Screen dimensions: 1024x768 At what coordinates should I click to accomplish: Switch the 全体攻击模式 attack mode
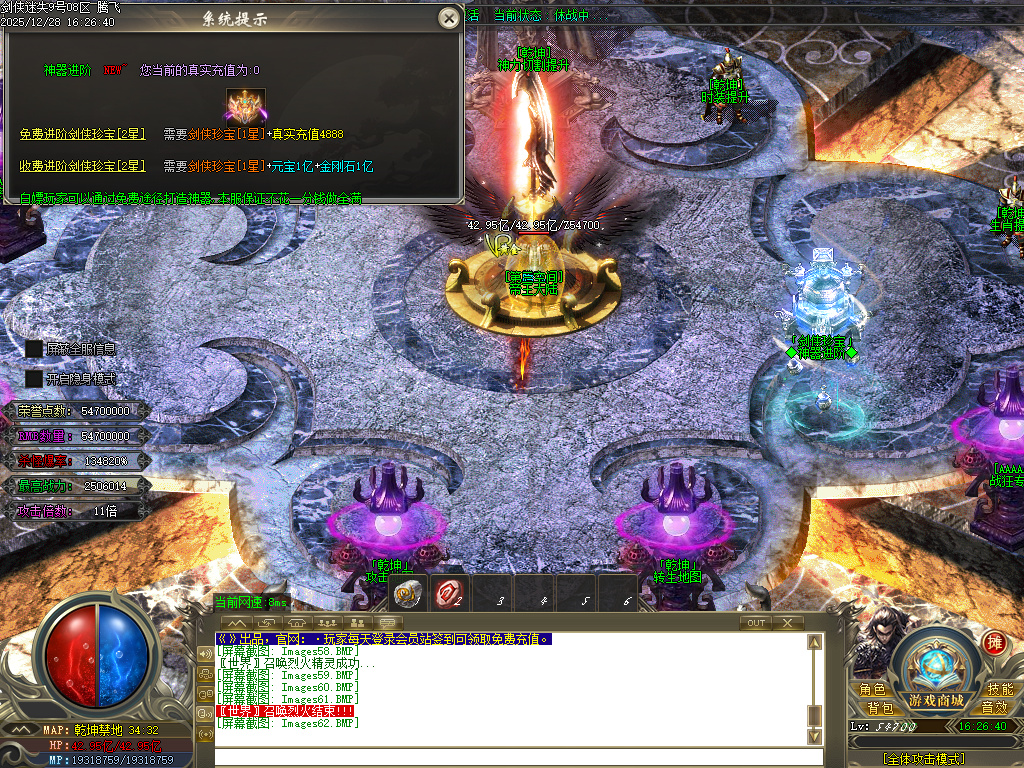tap(923, 759)
